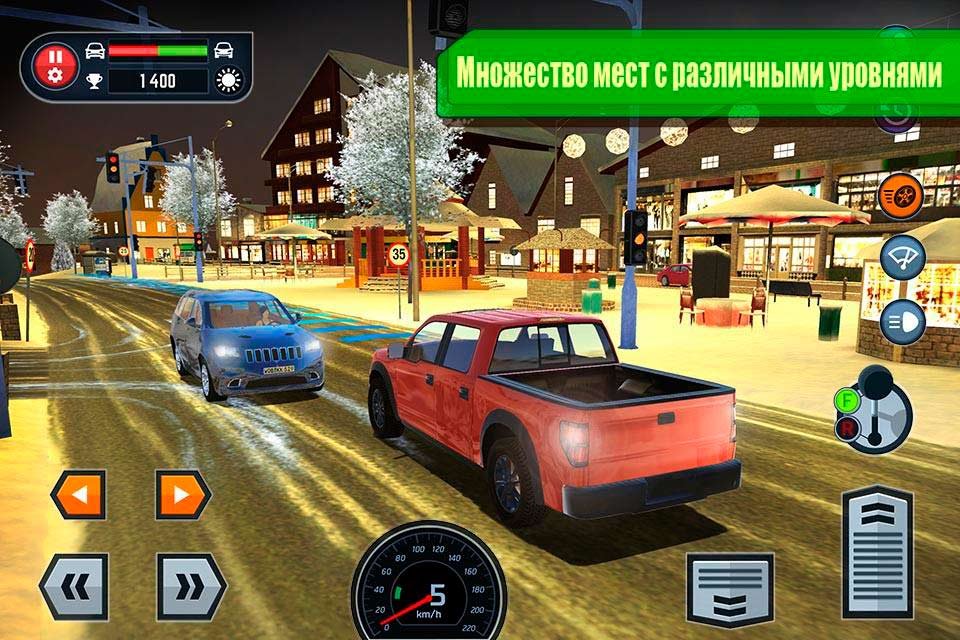Image resolution: width=960 pixels, height=640 pixels.
Task: Activate the right turn signal chevrons
Action: [x=191, y=586]
